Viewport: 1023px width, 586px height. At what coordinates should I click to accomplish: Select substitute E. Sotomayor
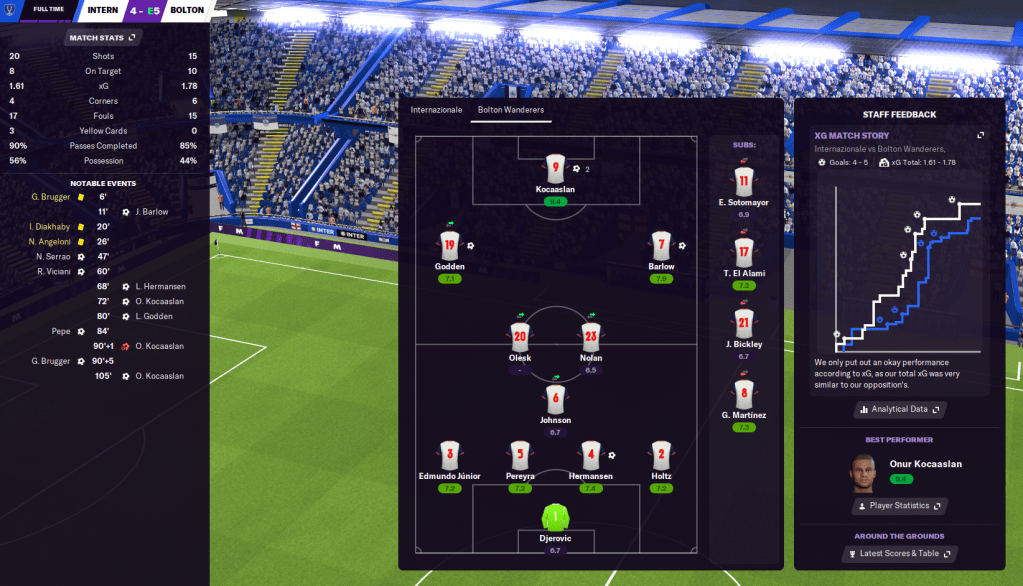tap(743, 182)
